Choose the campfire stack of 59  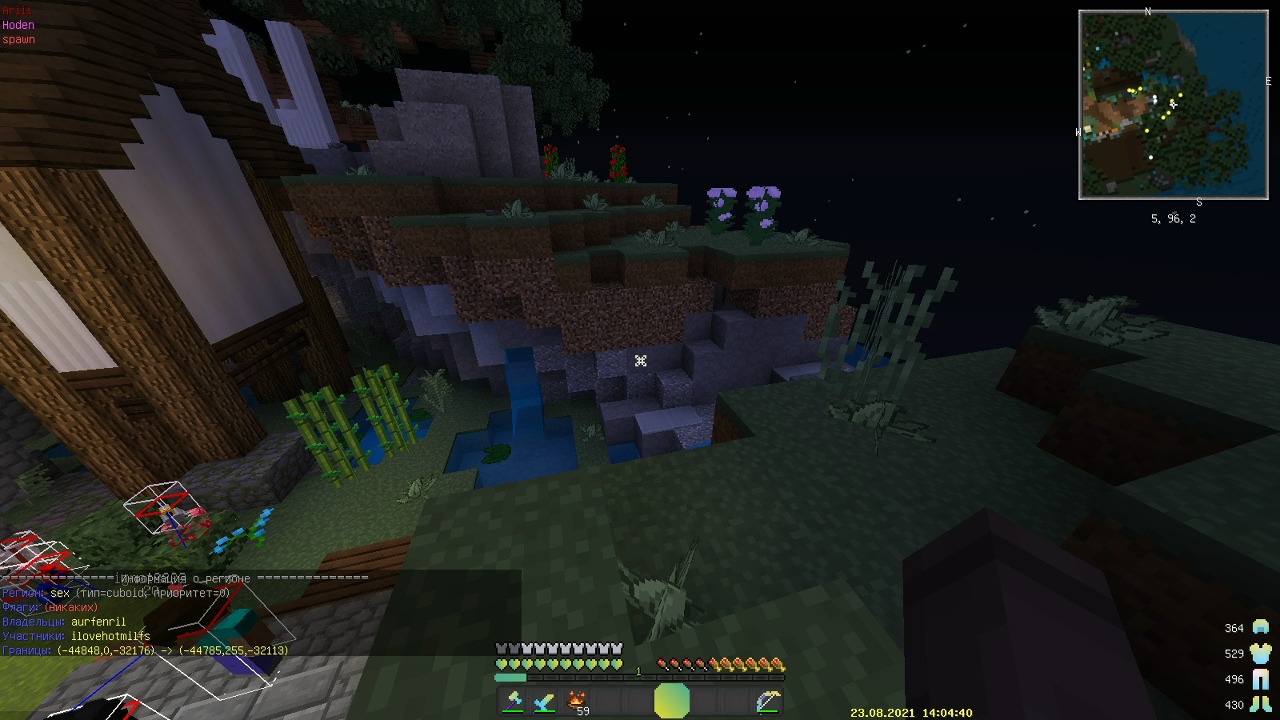[x=577, y=701]
